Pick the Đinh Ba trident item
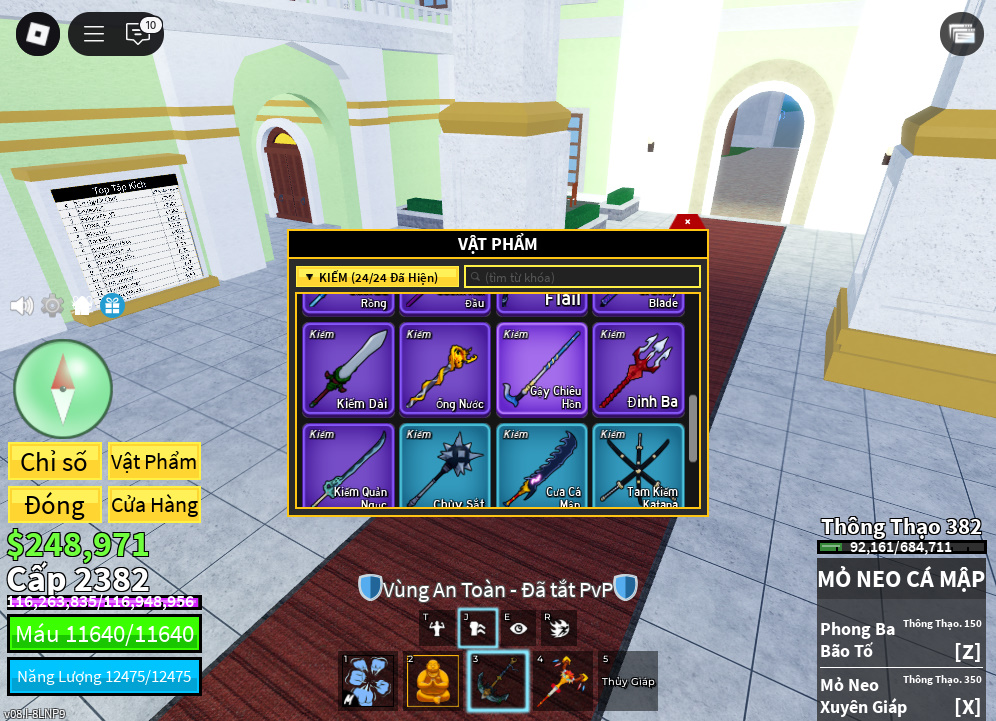 pyautogui.click(x=638, y=368)
